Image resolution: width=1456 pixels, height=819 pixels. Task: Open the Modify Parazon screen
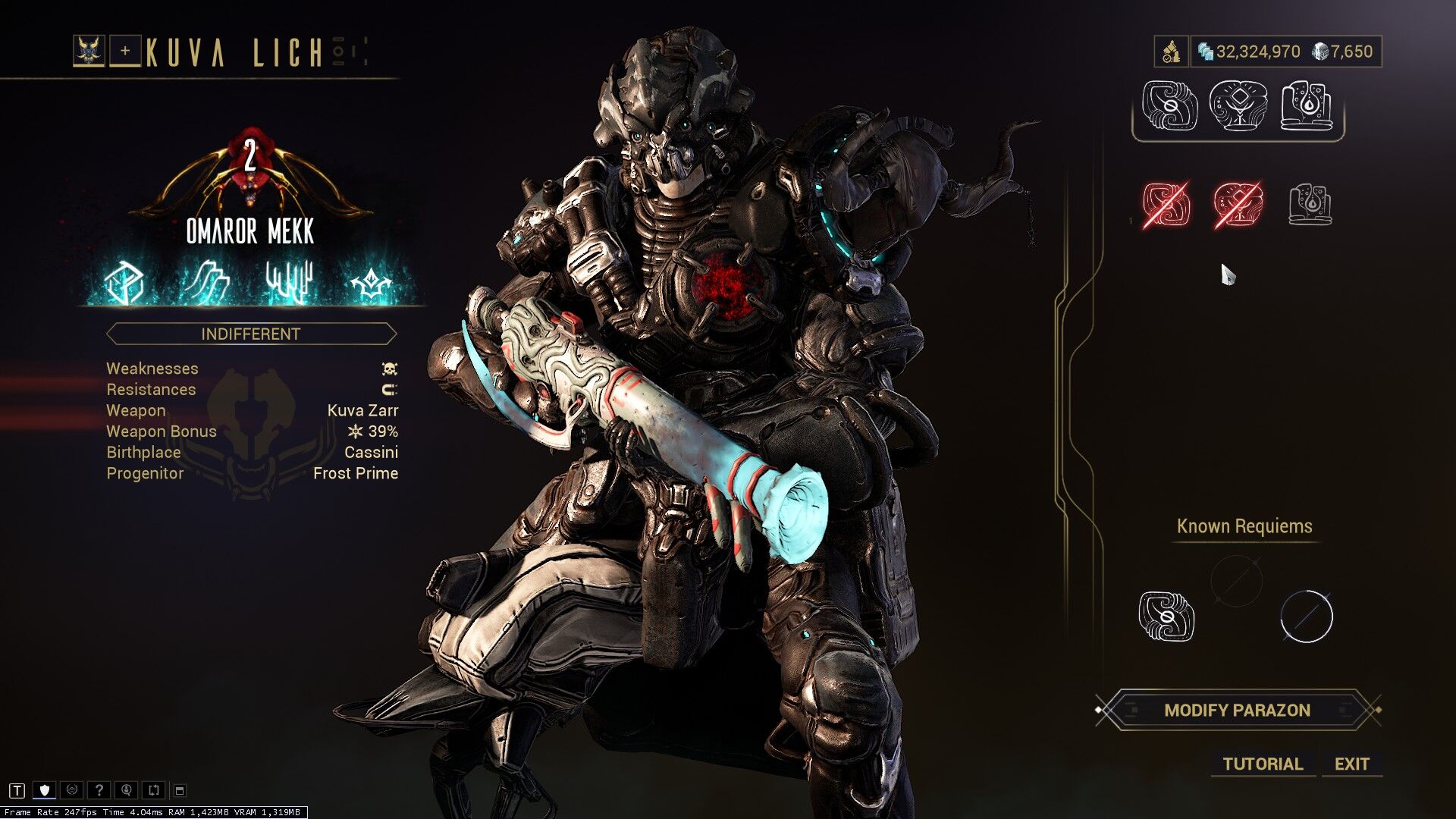[1237, 711]
